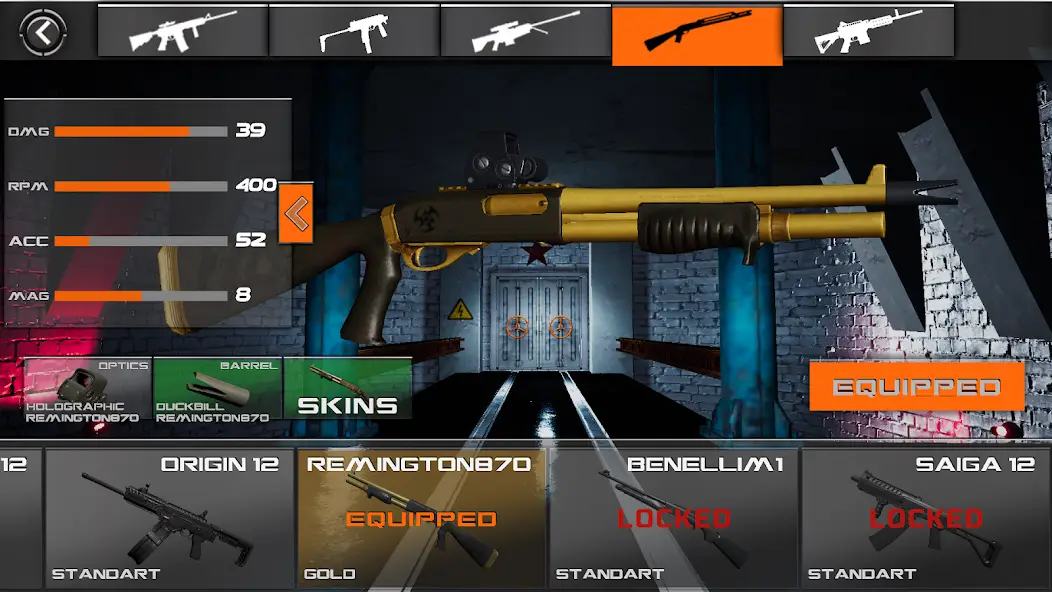1052x592 pixels.
Task: Click the orange Equipped button
Action: 917,387
